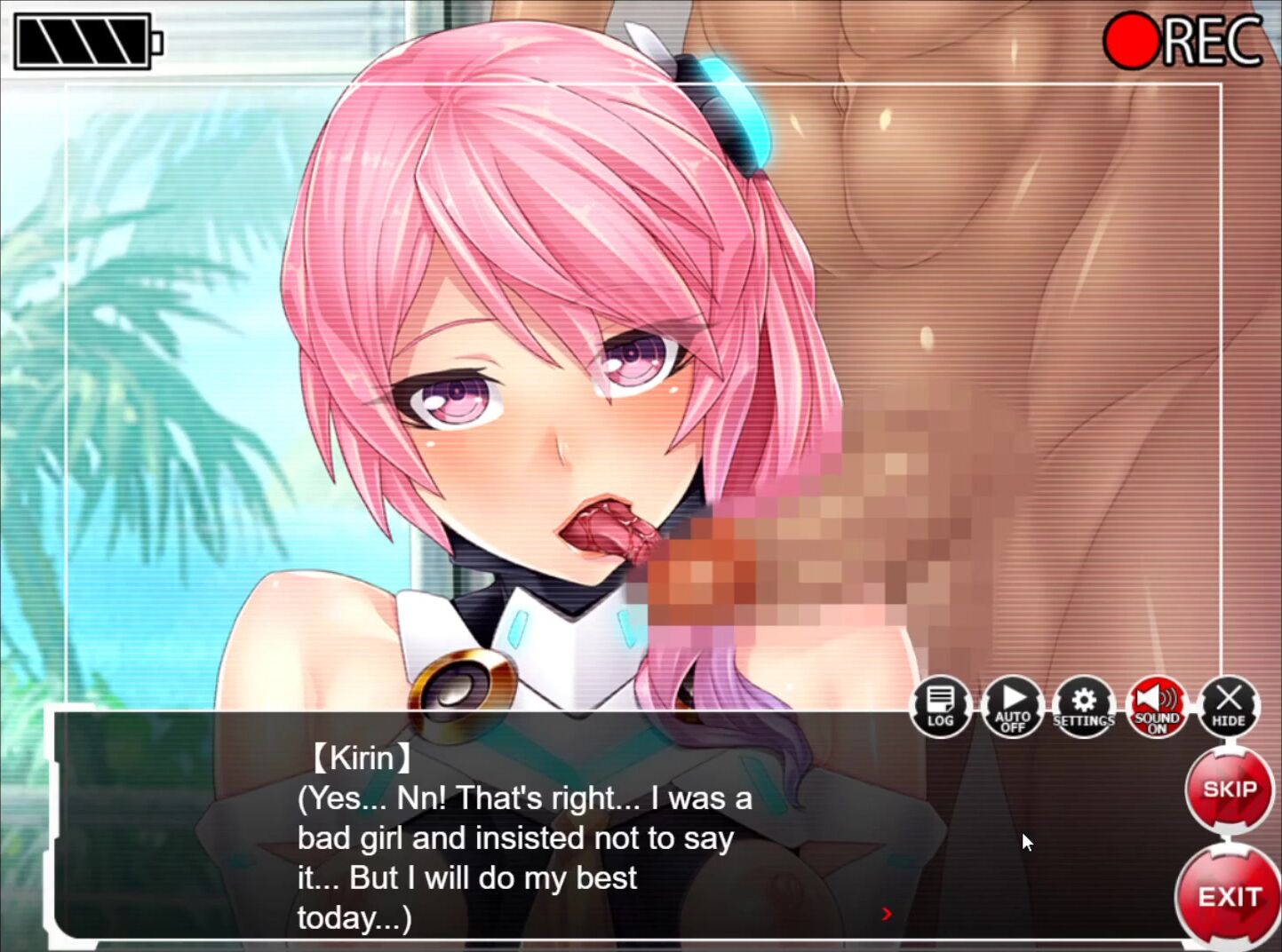
Task: Open the dialogue LOG
Action: click(940, 707)
